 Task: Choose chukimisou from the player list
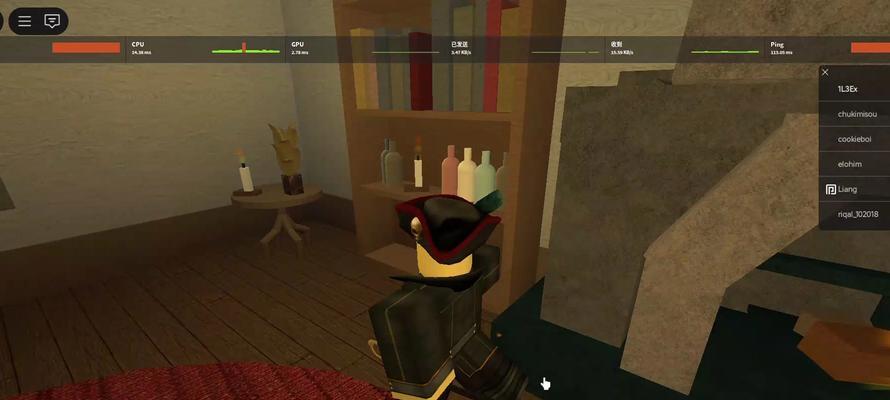point(854,115)
